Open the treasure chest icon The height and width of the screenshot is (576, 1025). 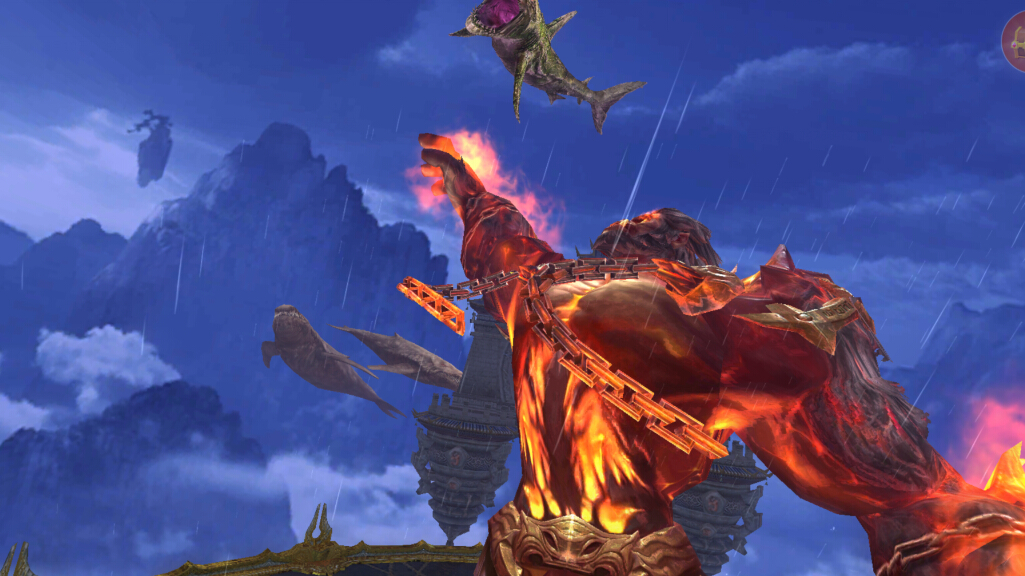pyautogui.click(x=1014, y=43)
